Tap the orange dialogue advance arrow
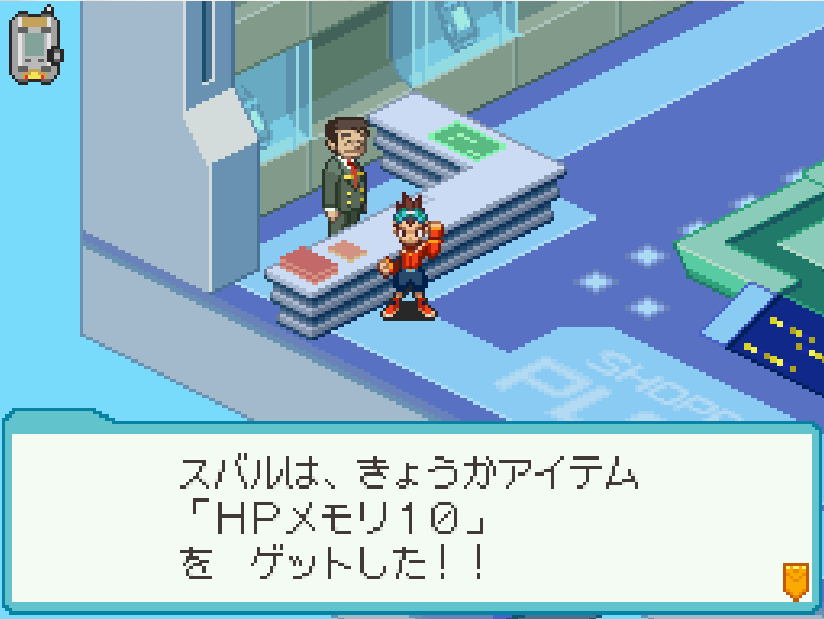 point(795,580)
